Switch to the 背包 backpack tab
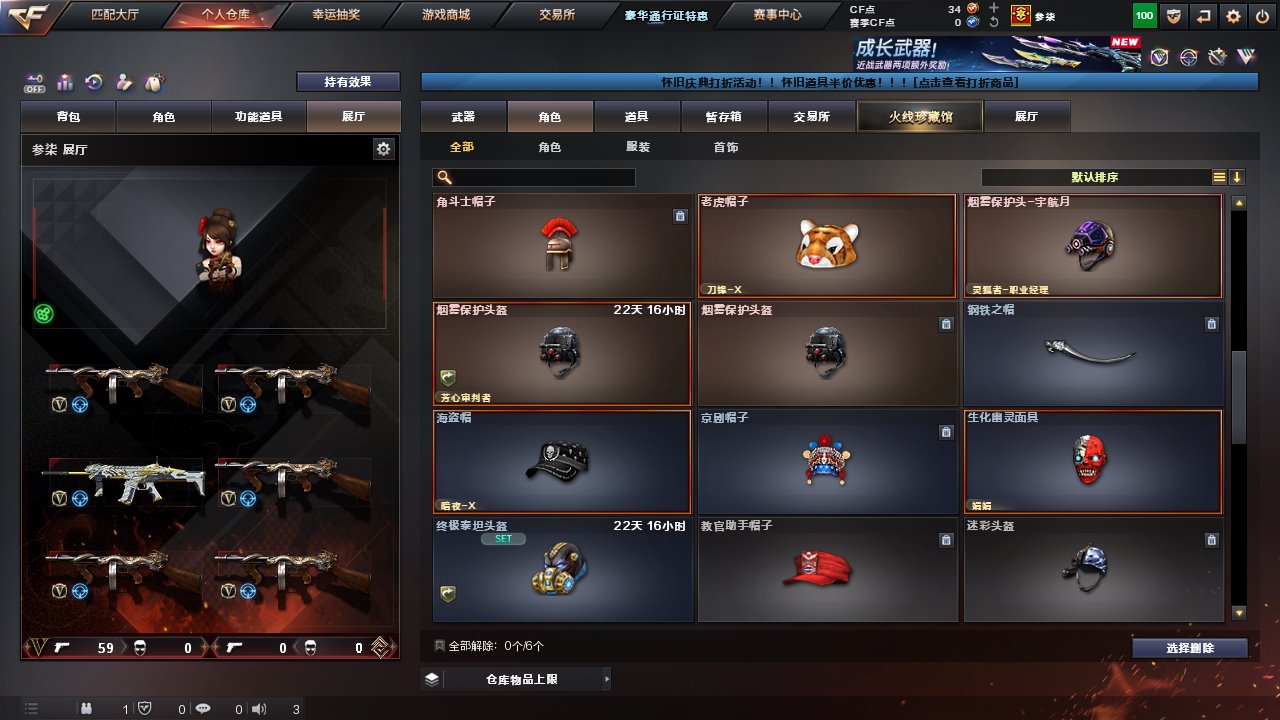1280x720 pixels. click(69, 117)
